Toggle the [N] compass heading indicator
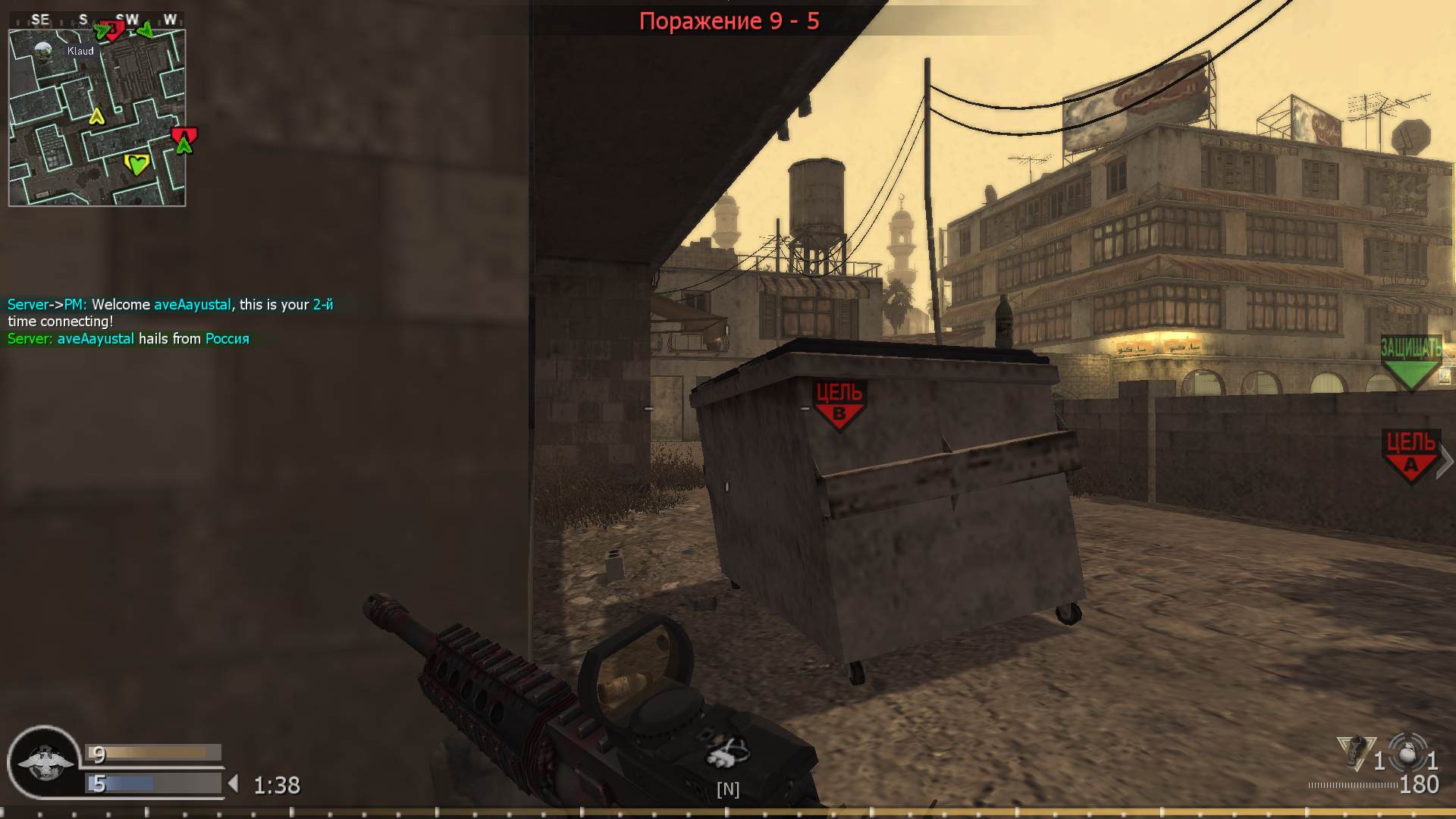The height and width of the screenshot is (819, 1456). (x=727, y=789)
